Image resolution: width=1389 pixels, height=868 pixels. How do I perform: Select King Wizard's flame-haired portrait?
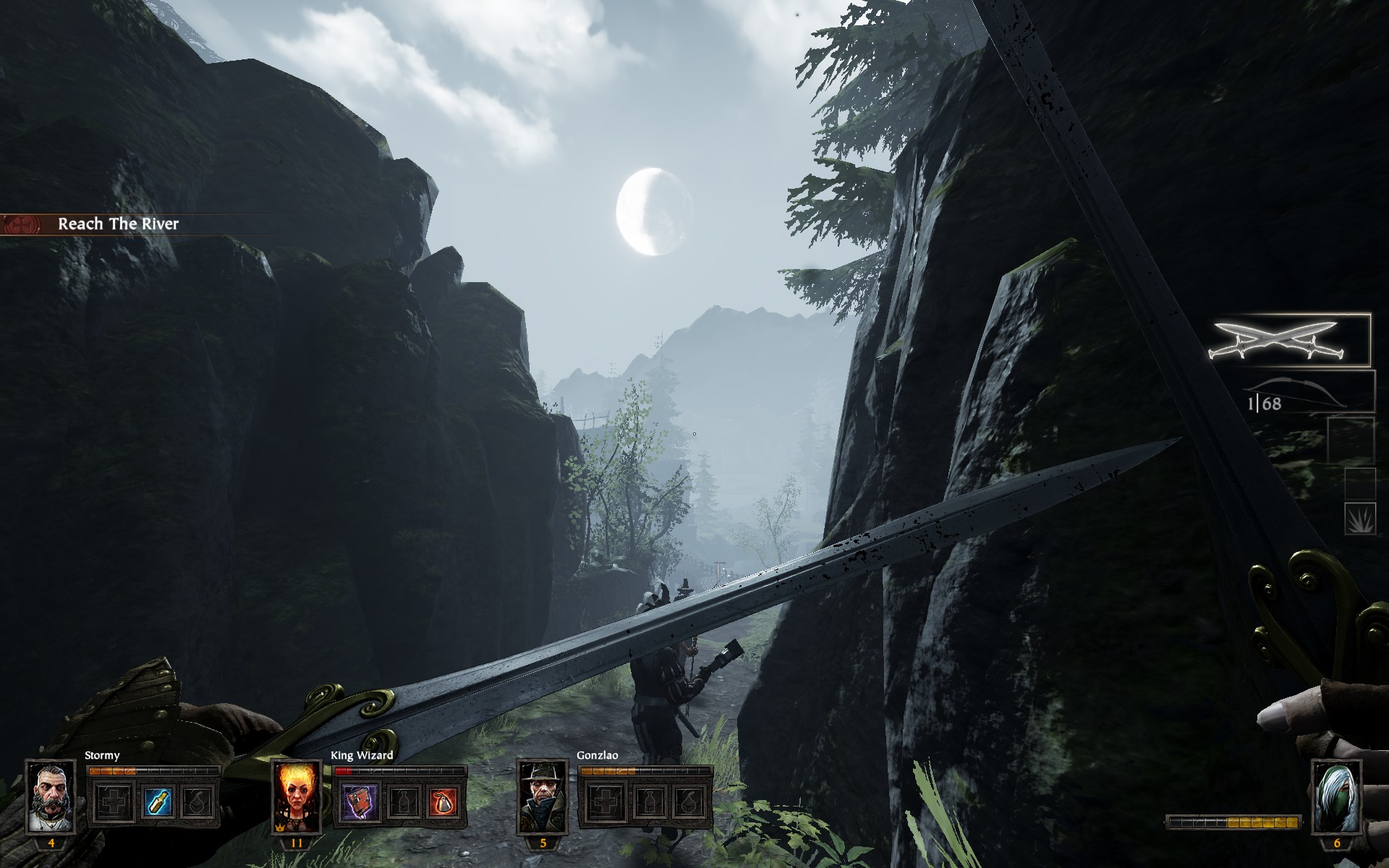[x=297, y=797]
